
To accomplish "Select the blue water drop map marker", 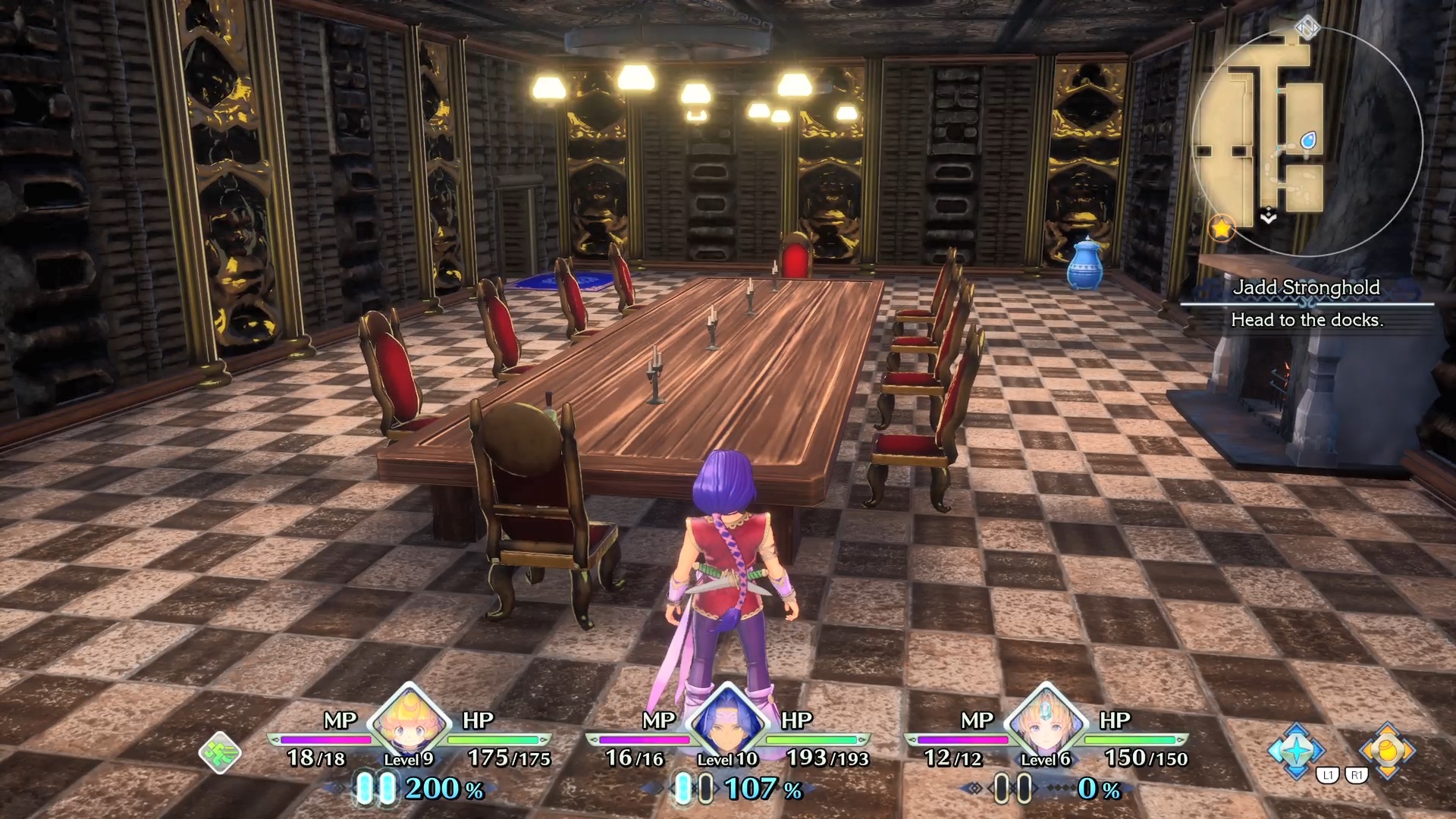I will (x=1308, y=140).
